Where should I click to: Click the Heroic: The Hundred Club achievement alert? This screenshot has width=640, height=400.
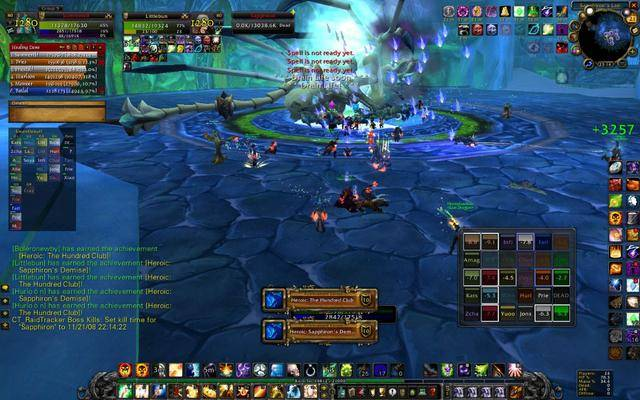(x=318, y=299)
